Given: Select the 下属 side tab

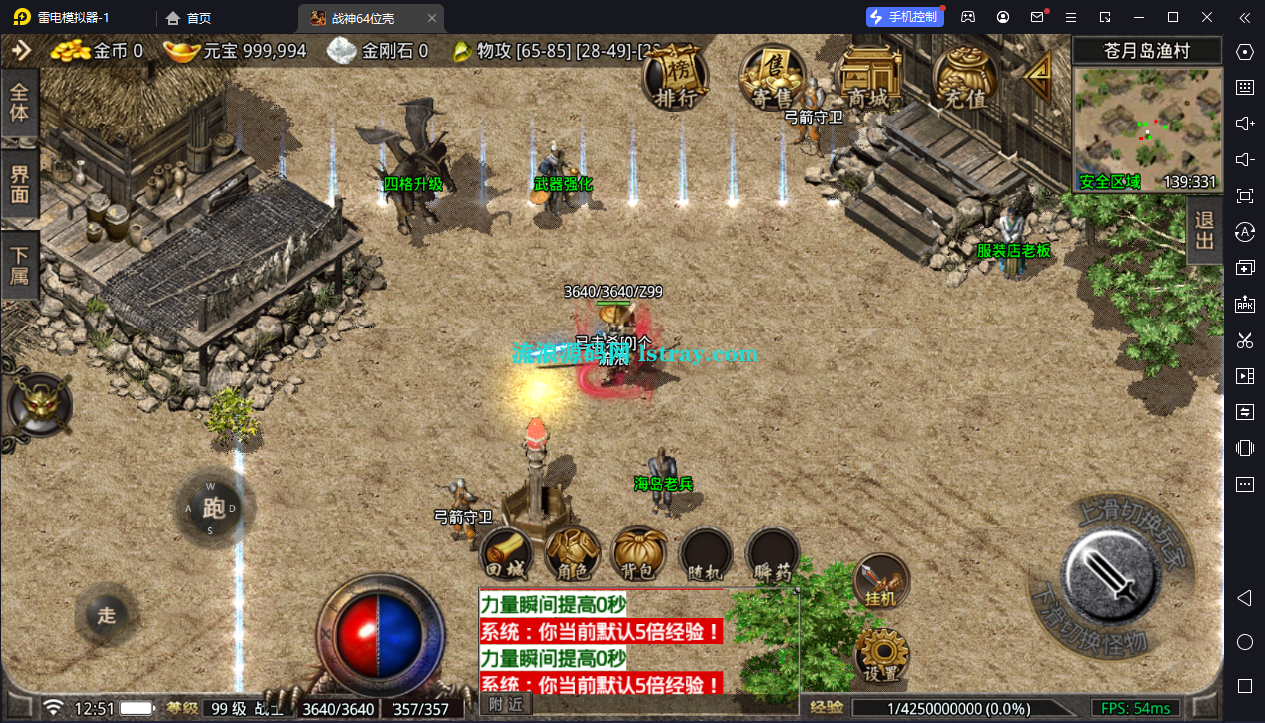Looking at the screenshot, I should 20,264.
